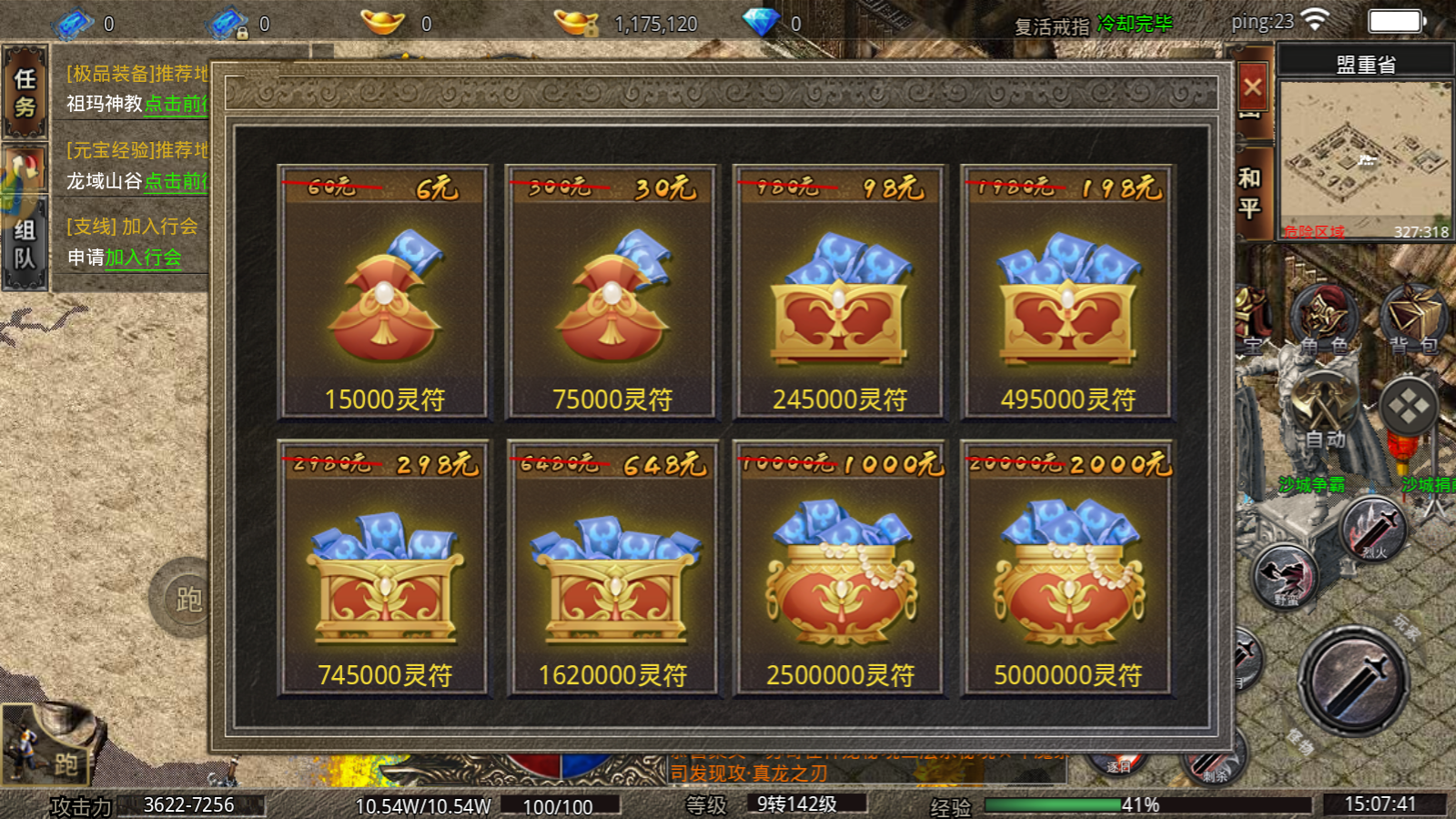Choose the 198元 495000灵符 chest
Viewport: 1456px width, 819px height.
coord(1067,293)
